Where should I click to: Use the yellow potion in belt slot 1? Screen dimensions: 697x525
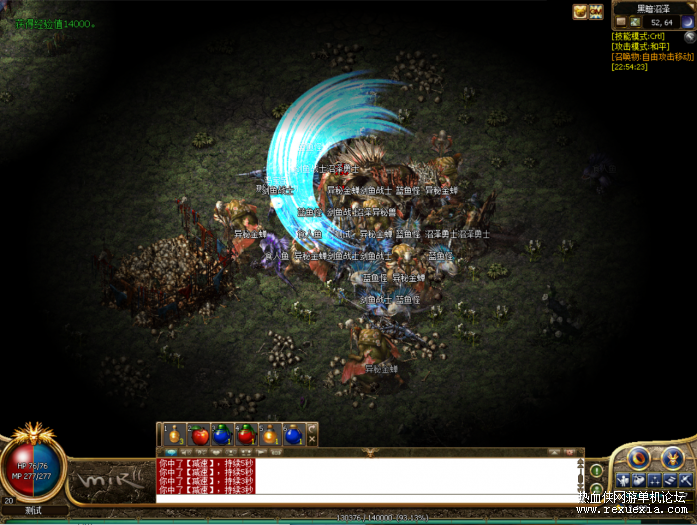pyautogui.click(x=174, y=435)
